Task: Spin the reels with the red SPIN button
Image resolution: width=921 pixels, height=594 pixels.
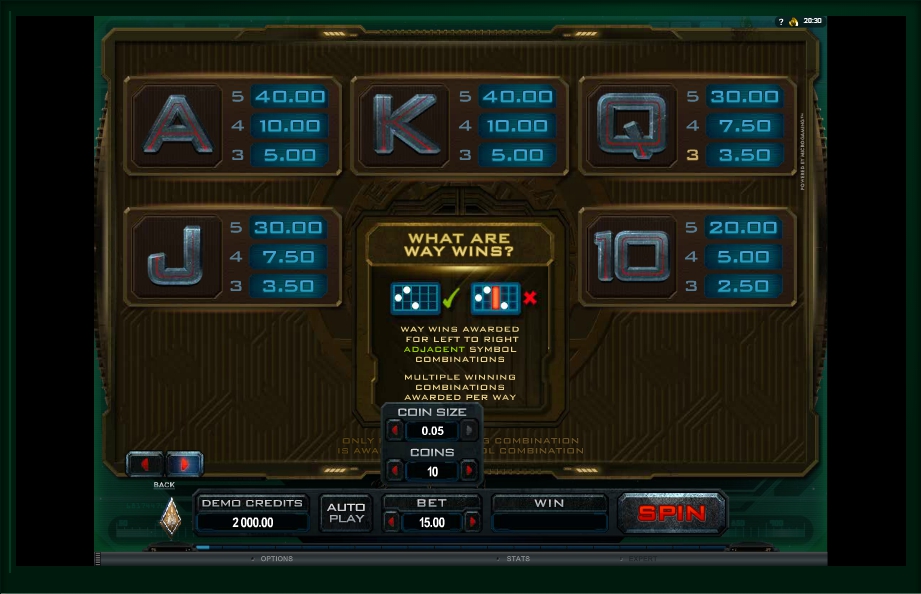Action: coord(672,513)
